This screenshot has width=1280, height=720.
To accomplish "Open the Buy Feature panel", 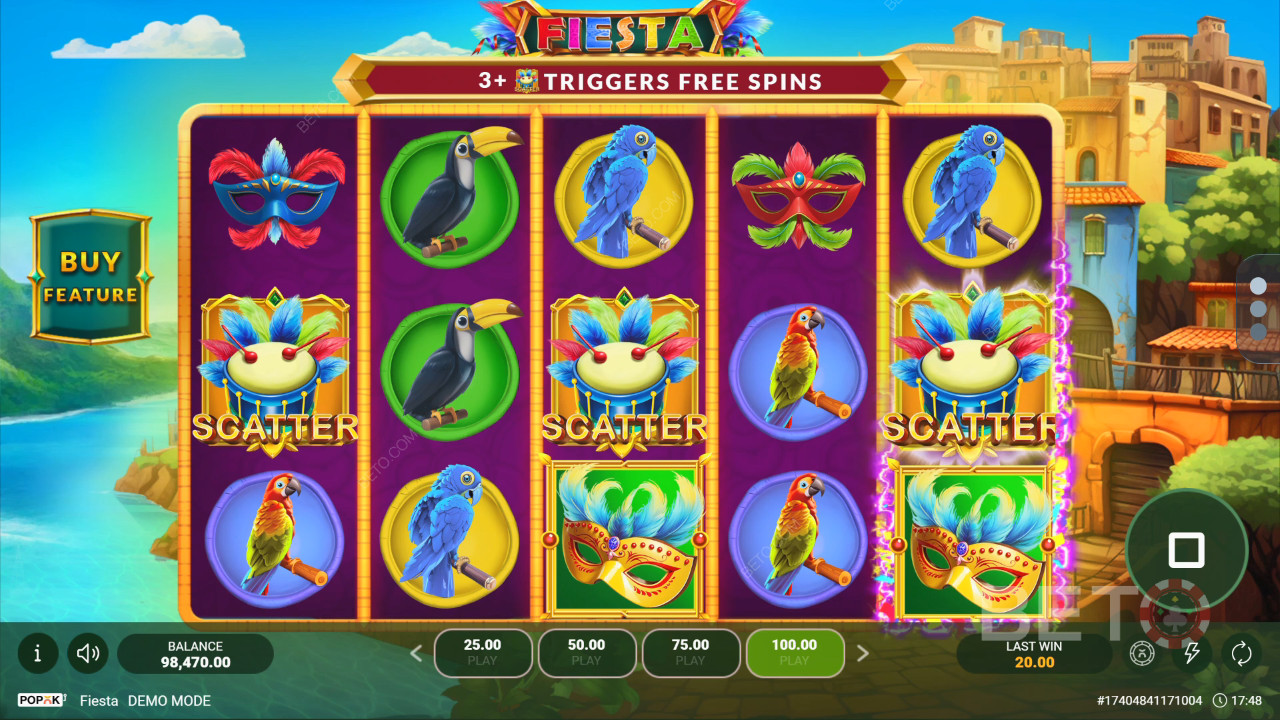I will (90, 277).
